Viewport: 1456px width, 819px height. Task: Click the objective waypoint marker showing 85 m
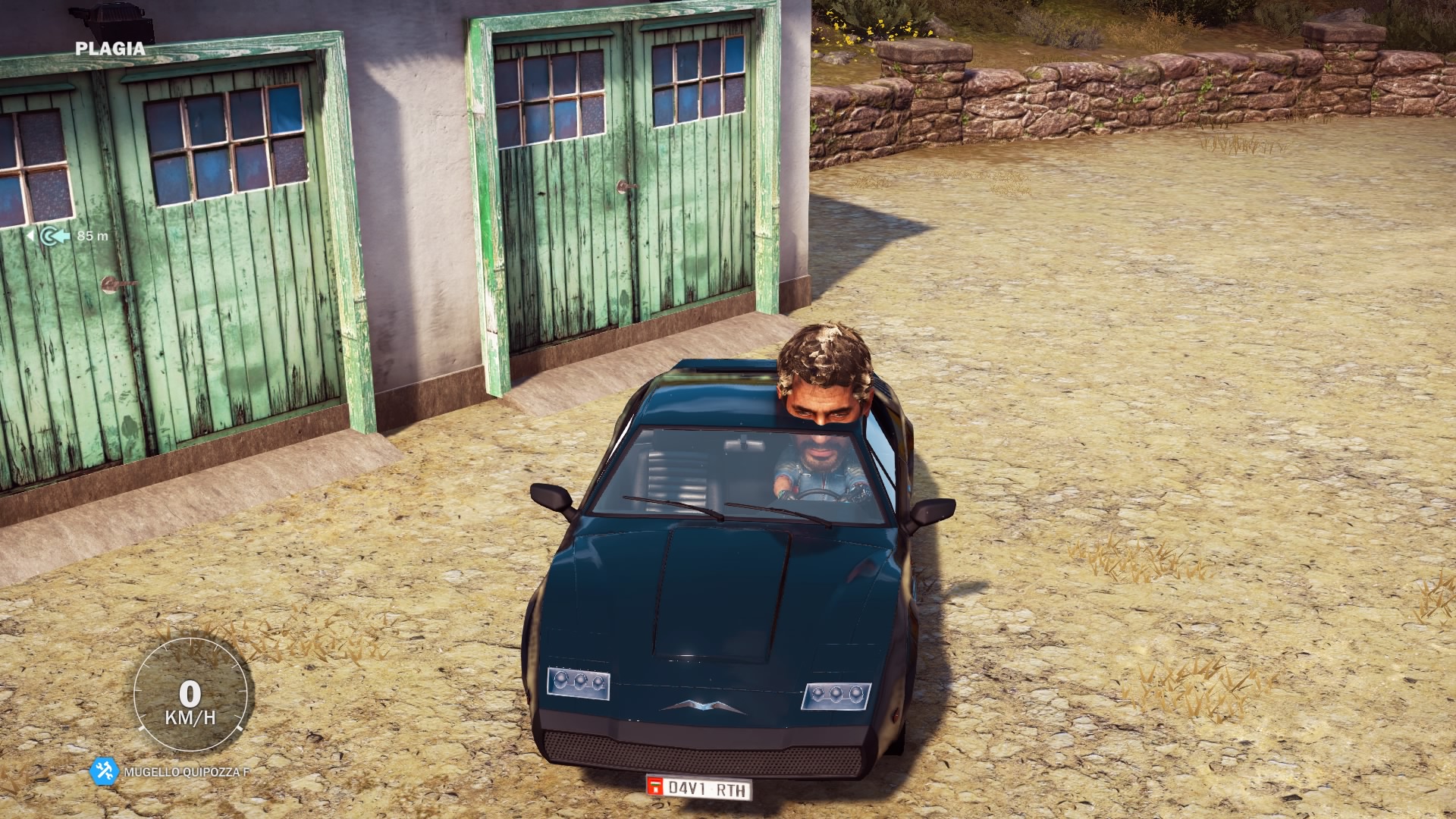click(x=55, y=236)
